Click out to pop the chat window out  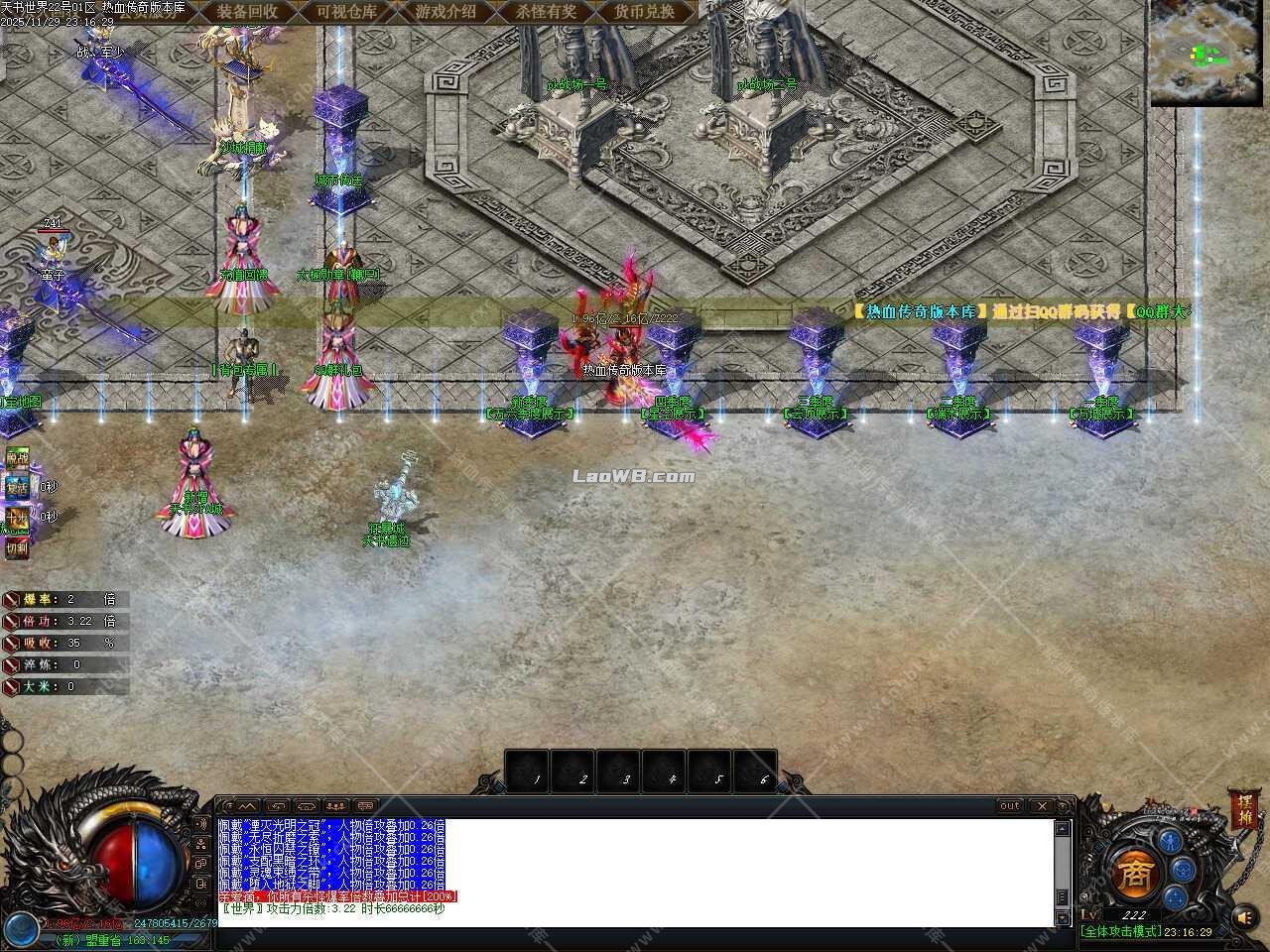(1009, 806)
